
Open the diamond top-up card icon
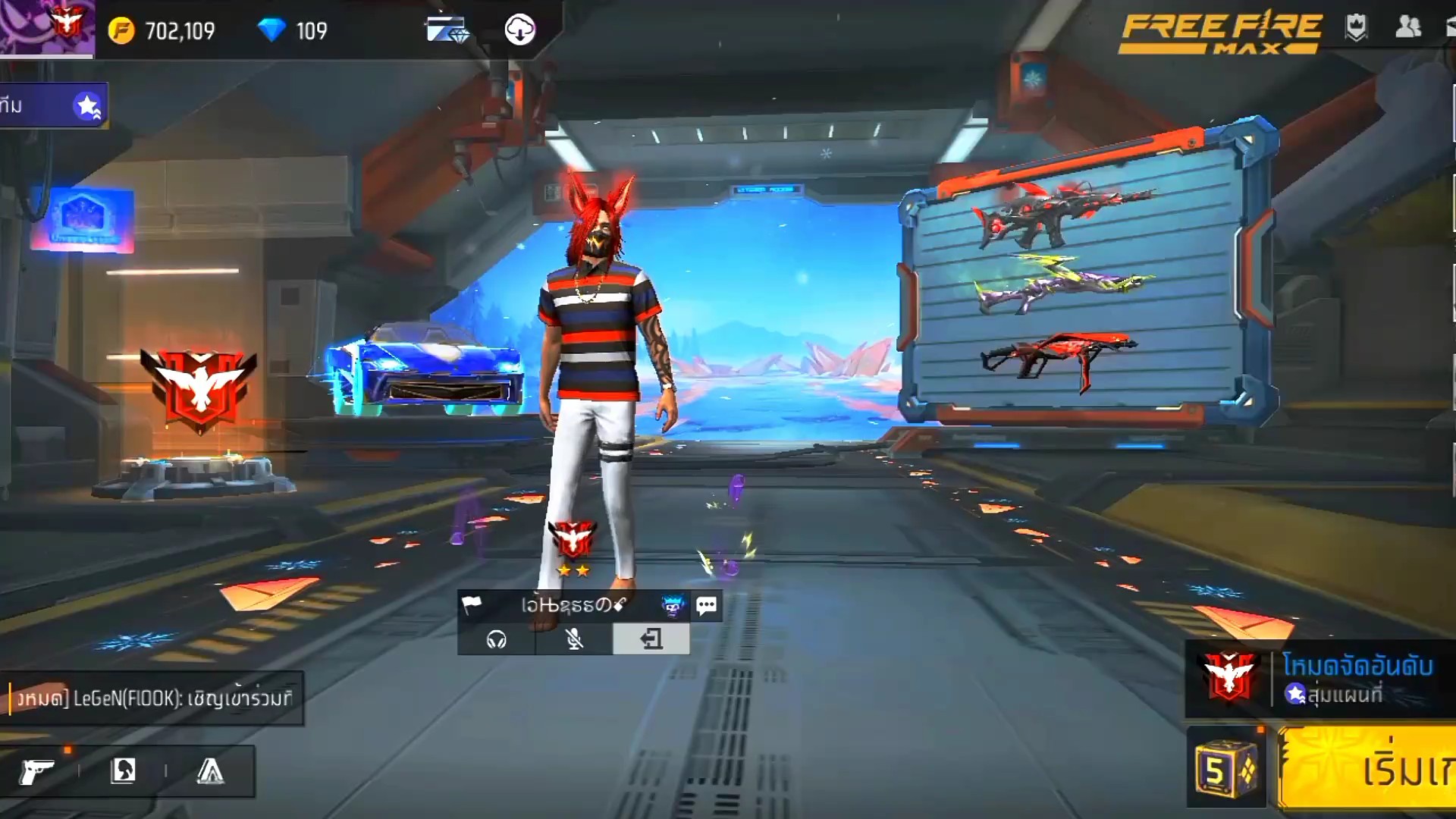point(447,30)
